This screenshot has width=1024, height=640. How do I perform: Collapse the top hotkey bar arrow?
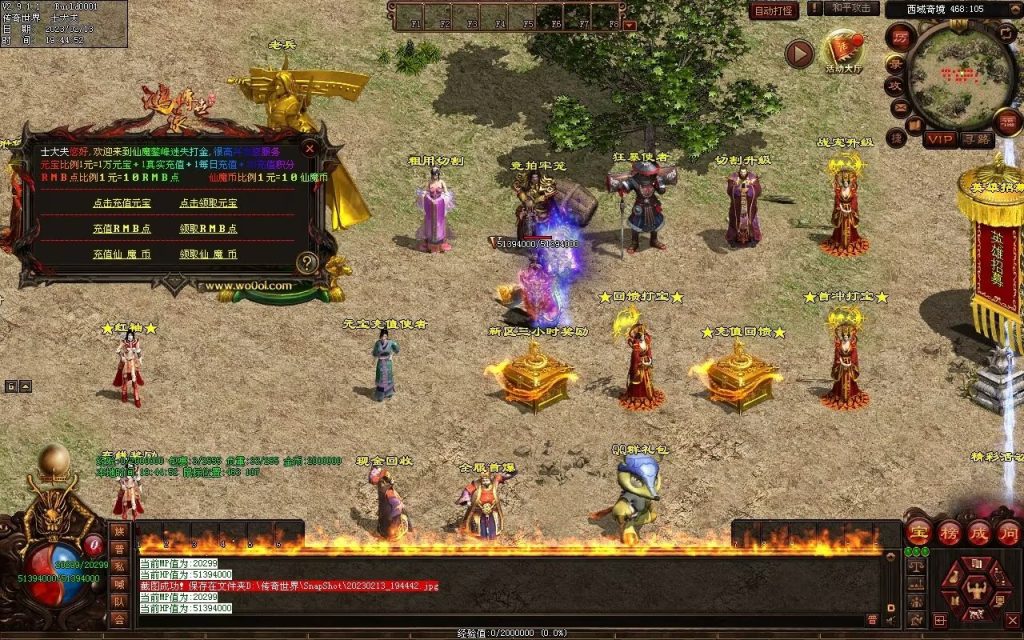click(x=630, y=24)
